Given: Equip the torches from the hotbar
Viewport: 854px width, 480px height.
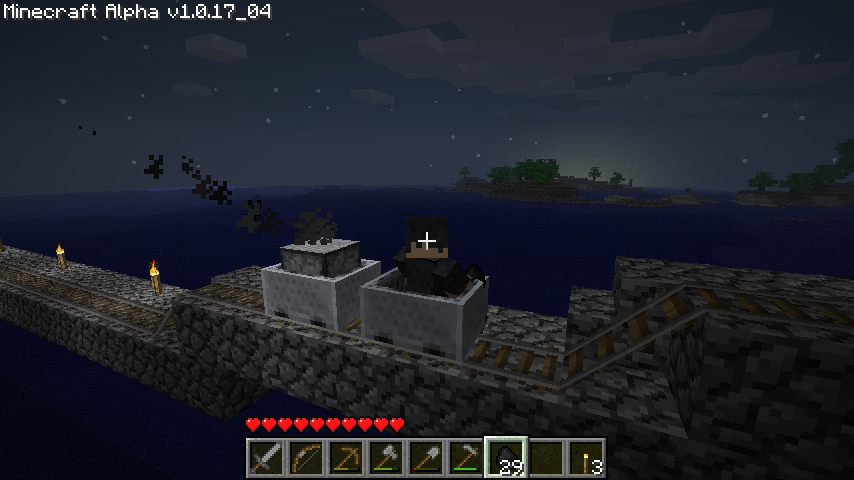Looking at the screenshot, I should click(586, 458).
